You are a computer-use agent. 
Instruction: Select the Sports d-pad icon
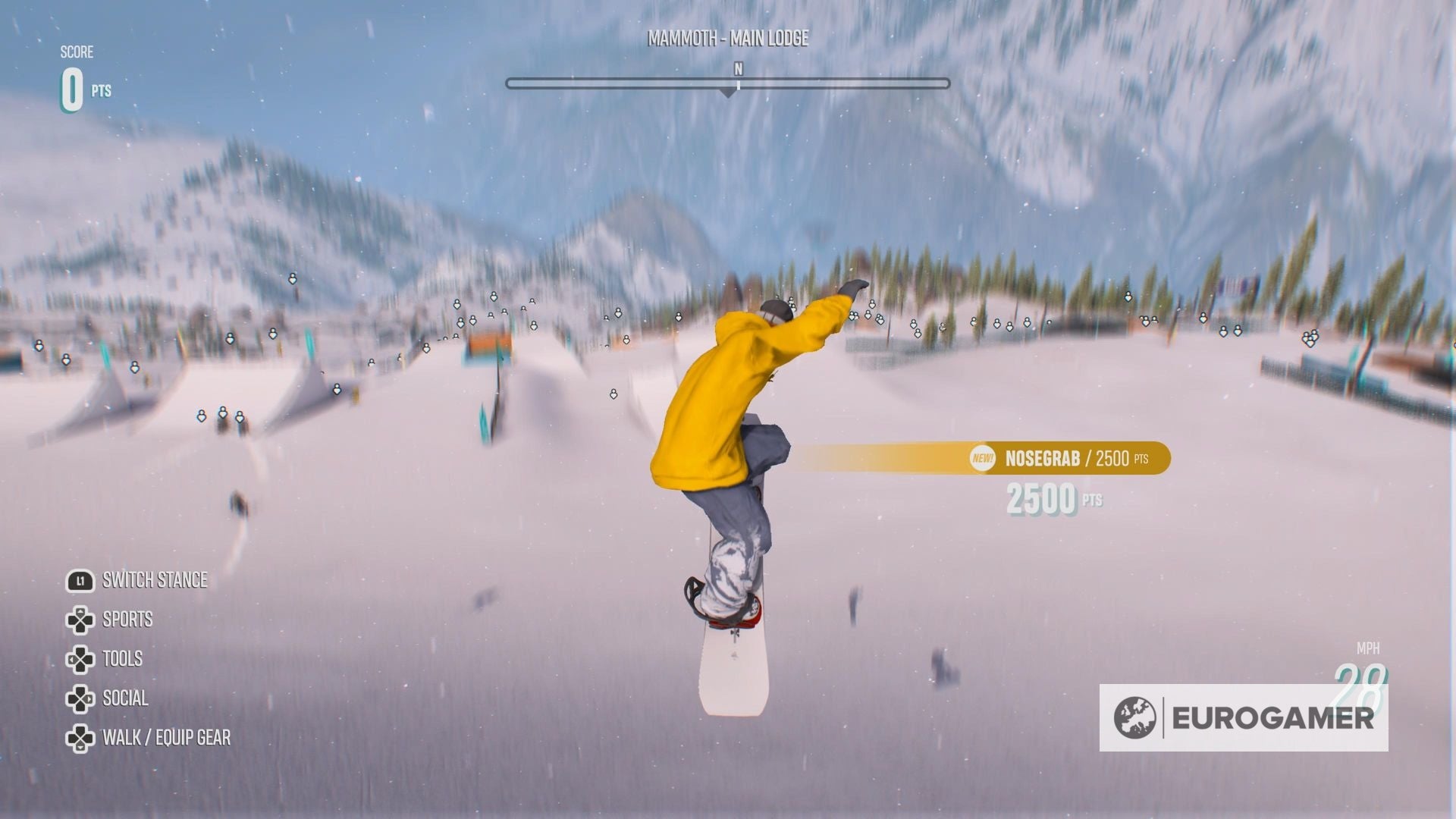click(80, 620)
